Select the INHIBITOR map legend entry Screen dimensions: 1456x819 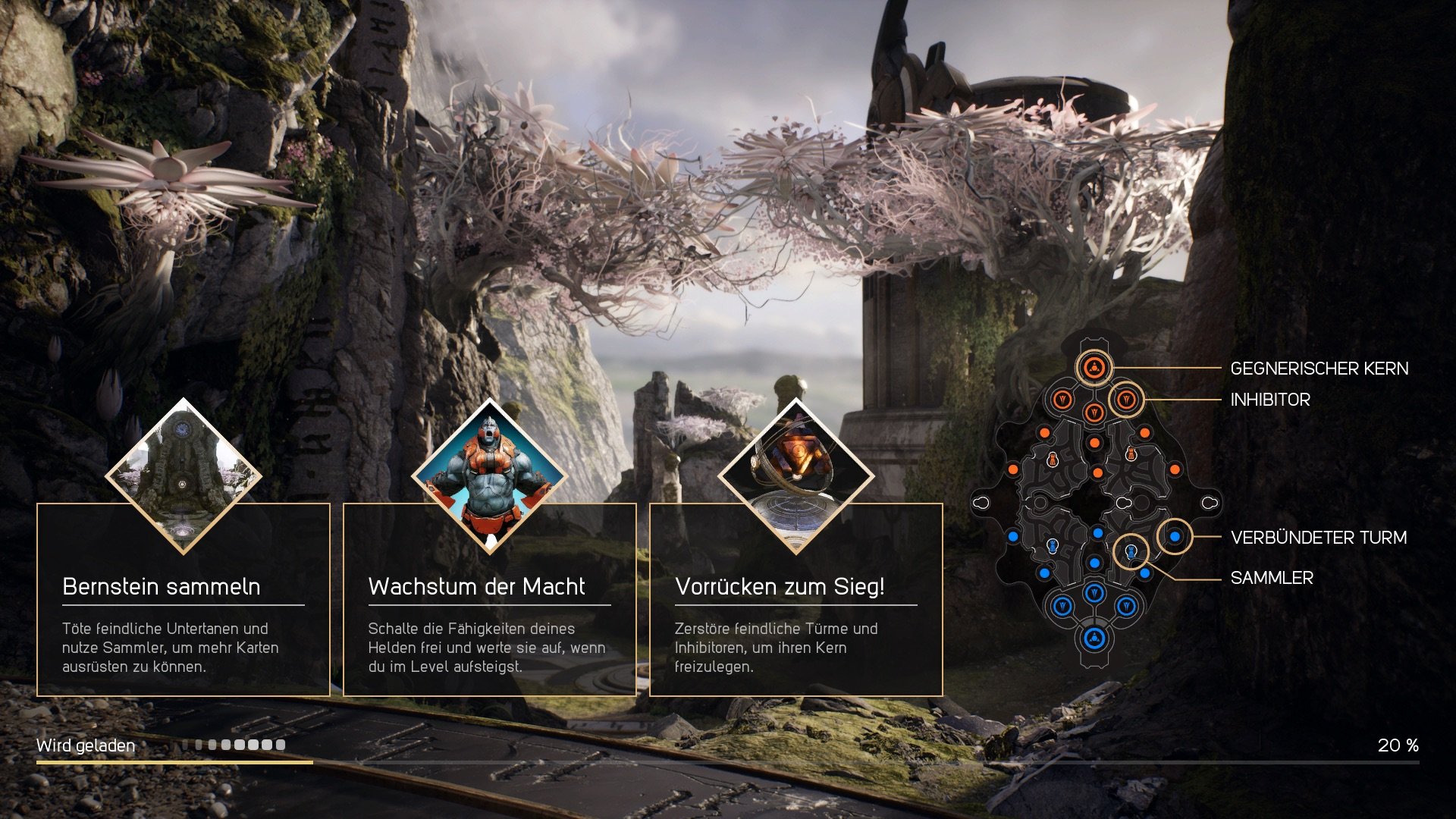click(x=1272, y=400)
